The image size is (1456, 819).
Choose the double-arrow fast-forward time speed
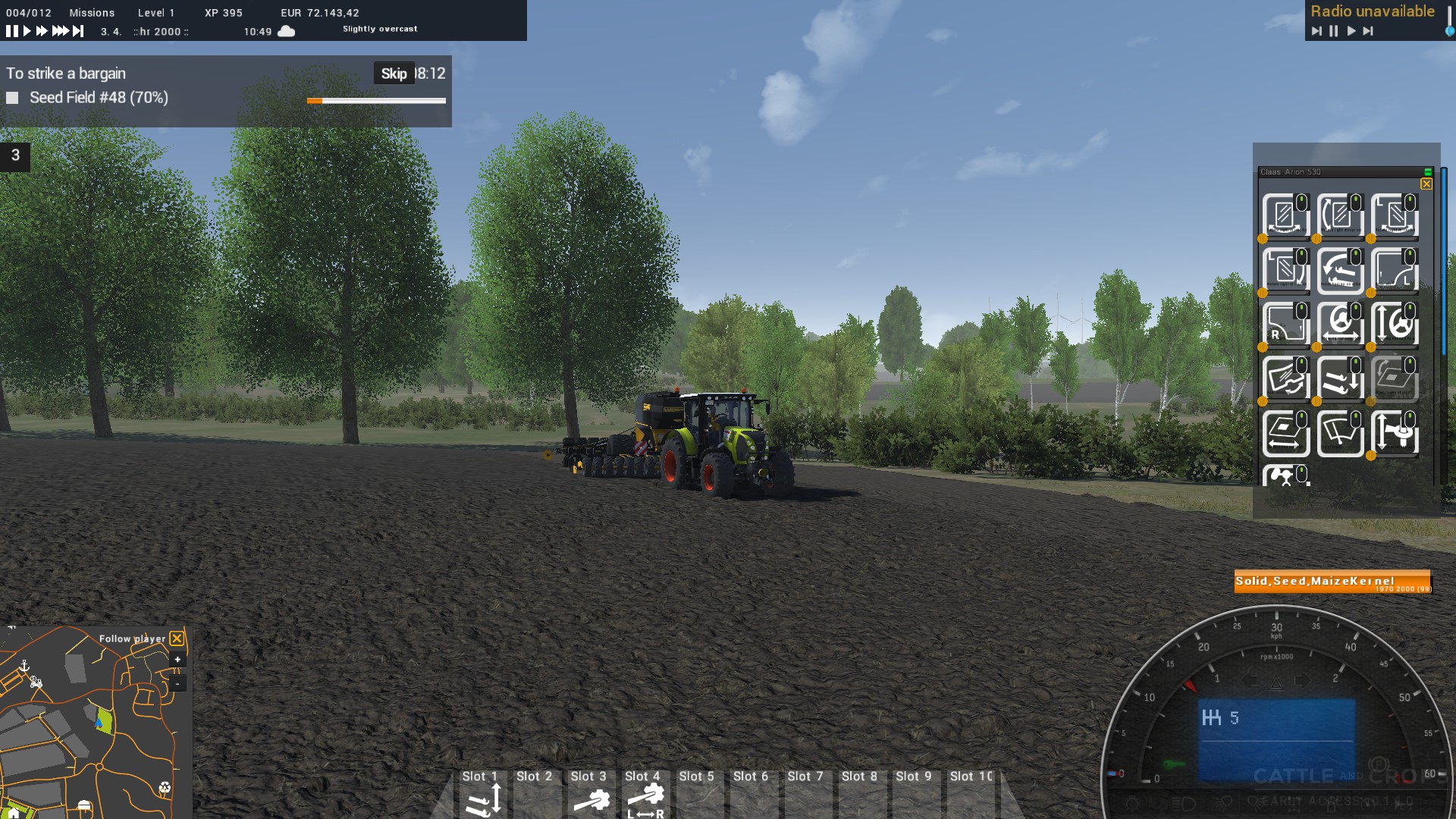[42, 31]
